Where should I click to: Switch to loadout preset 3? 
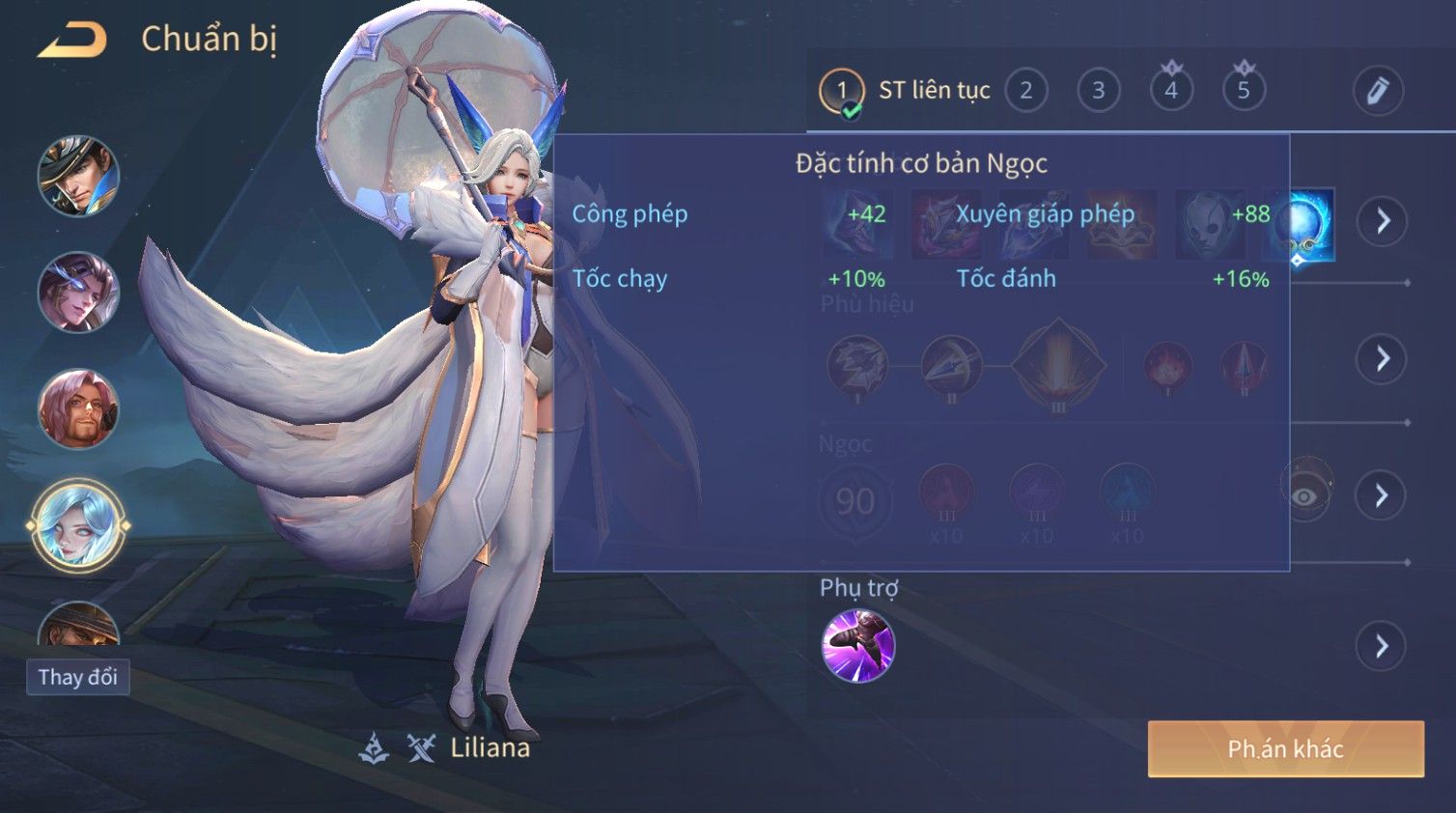[1099, 91]
